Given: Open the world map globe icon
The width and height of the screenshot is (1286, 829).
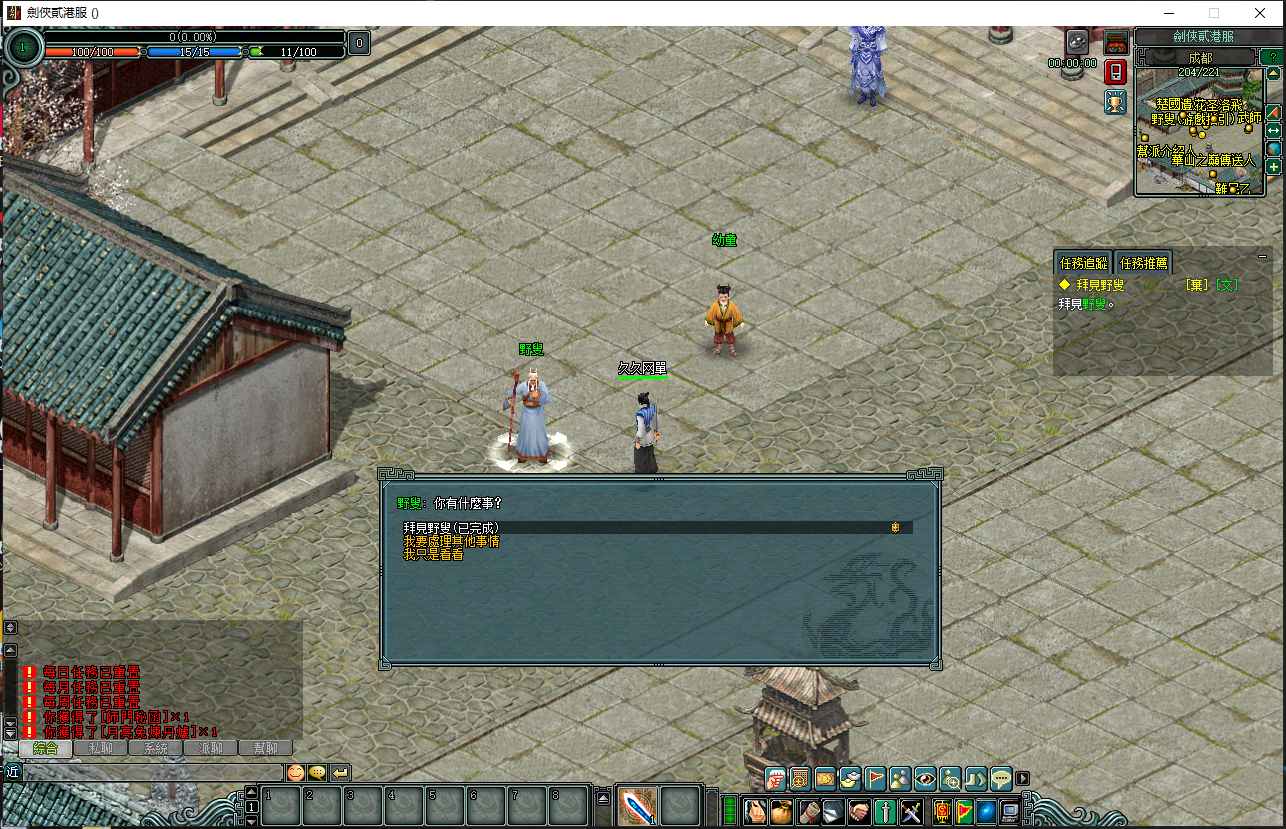Looking at the screenshot, I should 1273,148.
